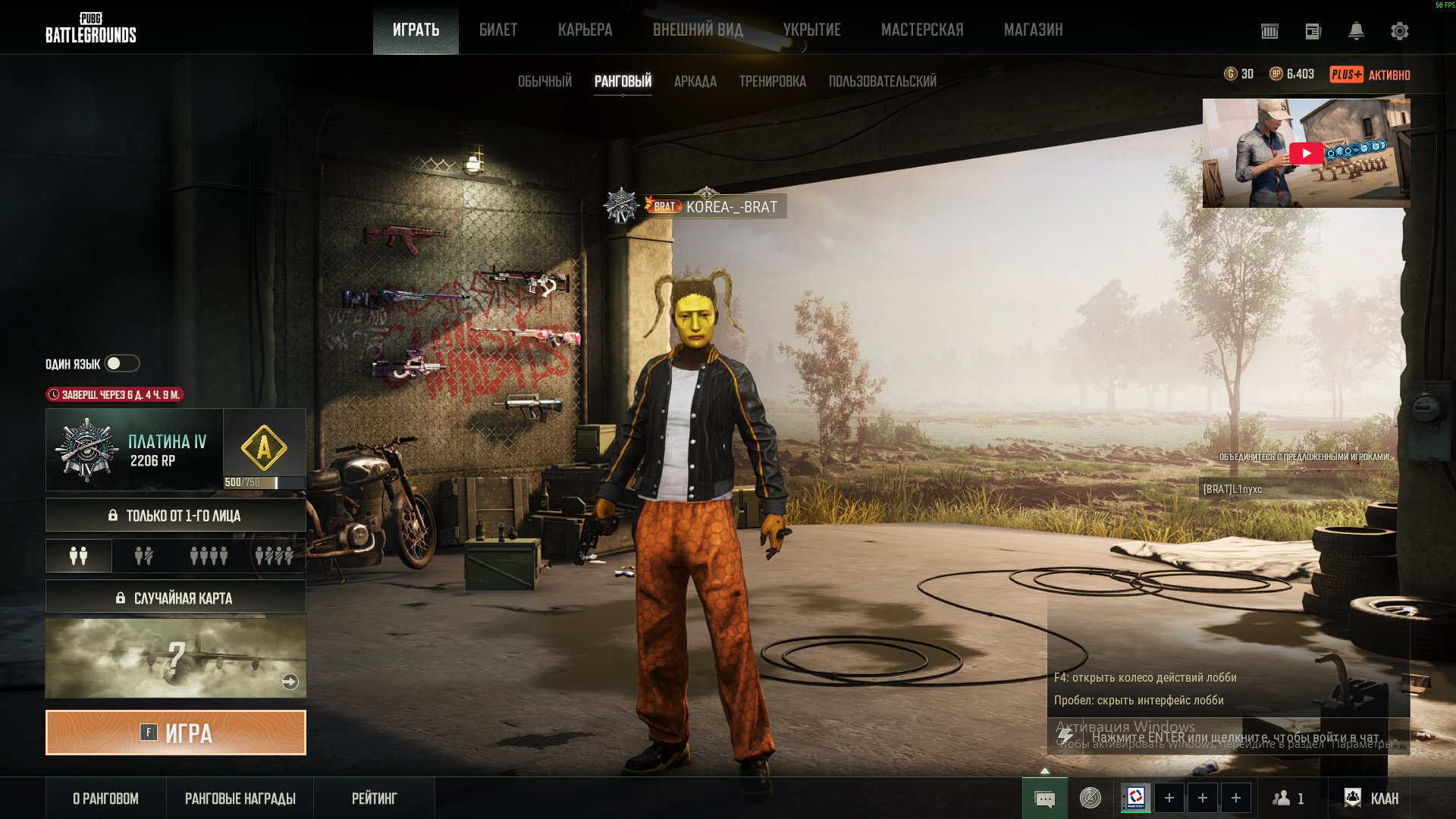Open the МАГАЗИН tab

click(x=1033, y=30)
